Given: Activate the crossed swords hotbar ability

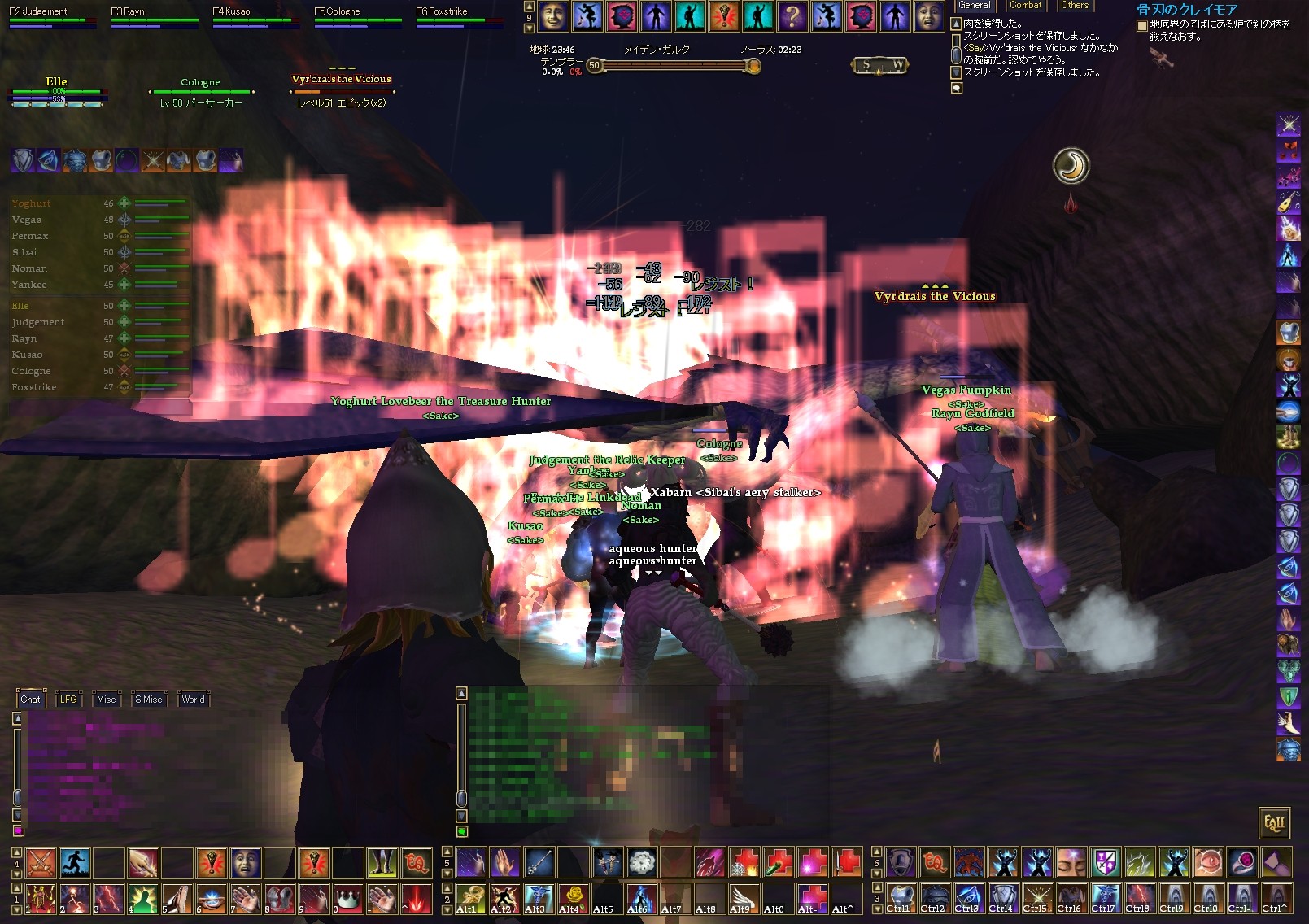Looking at the screenshot, I should pyautogui.click(x=40, y=862).
